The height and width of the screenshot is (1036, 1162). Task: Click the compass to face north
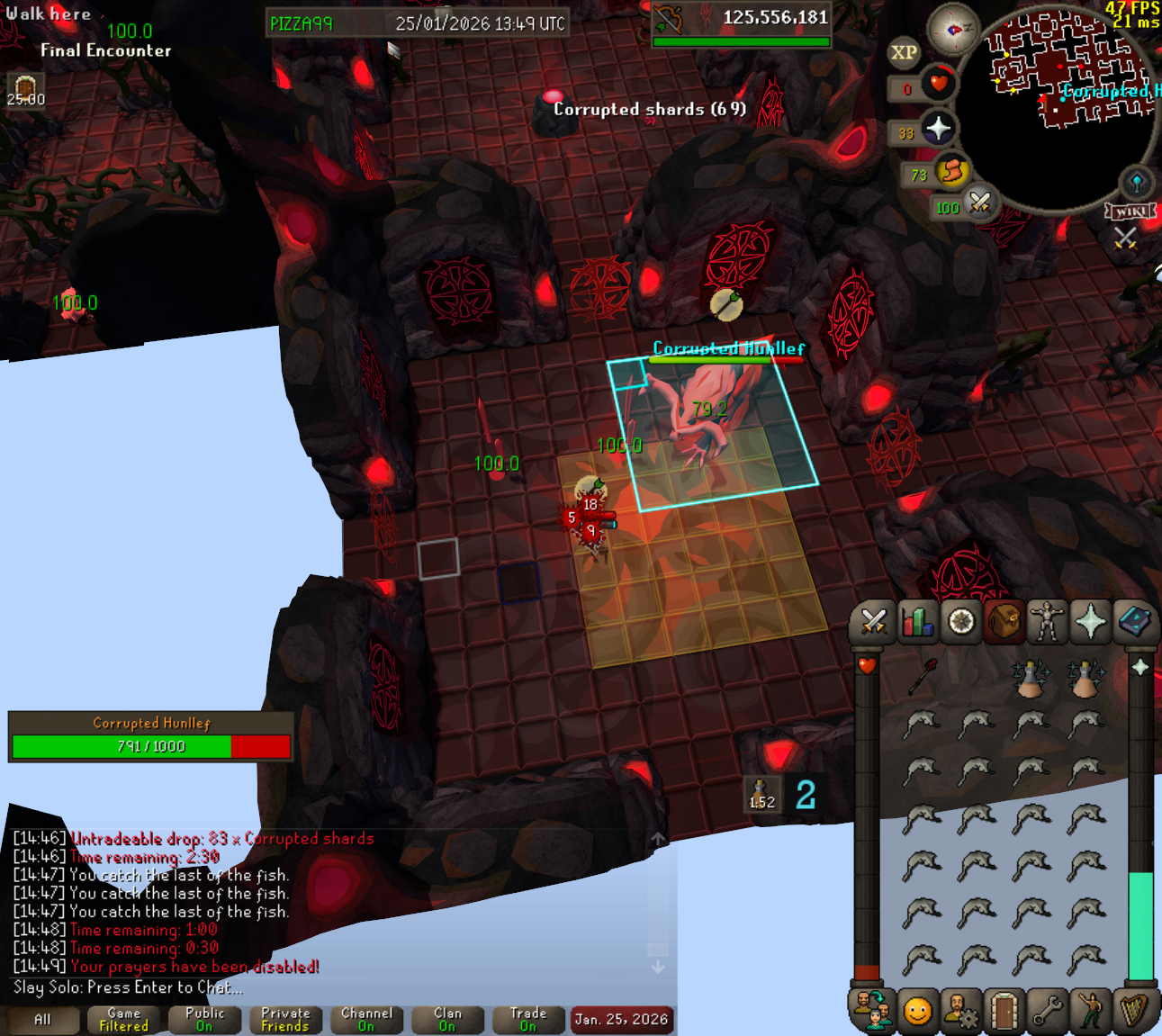point(952,30)
